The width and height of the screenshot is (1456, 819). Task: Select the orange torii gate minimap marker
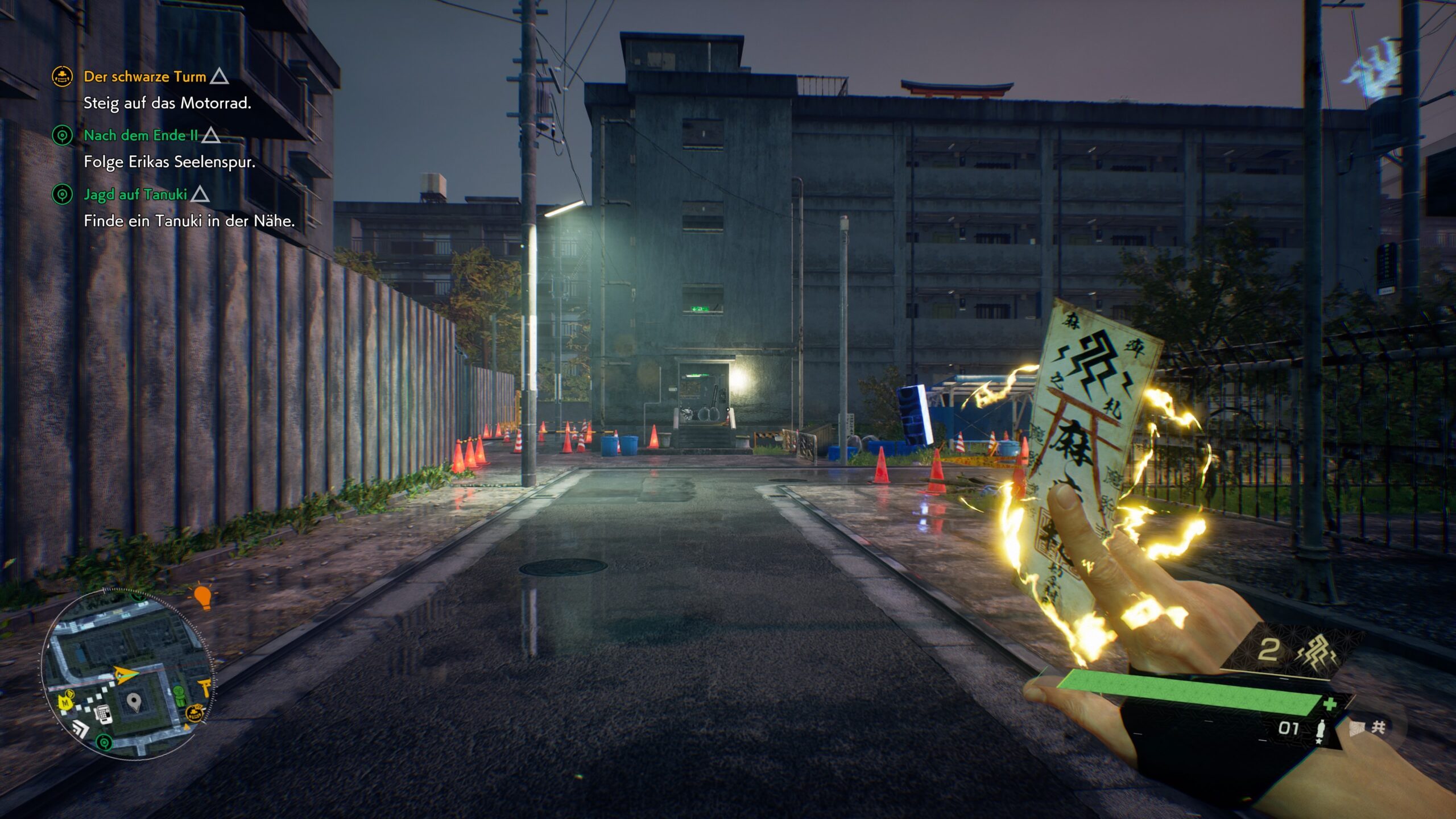(x=204, y=686)
